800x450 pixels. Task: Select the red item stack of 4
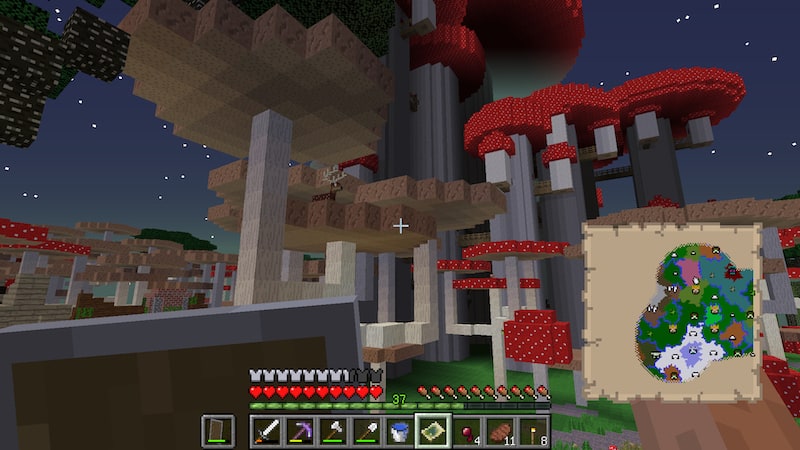coord(466,432)
